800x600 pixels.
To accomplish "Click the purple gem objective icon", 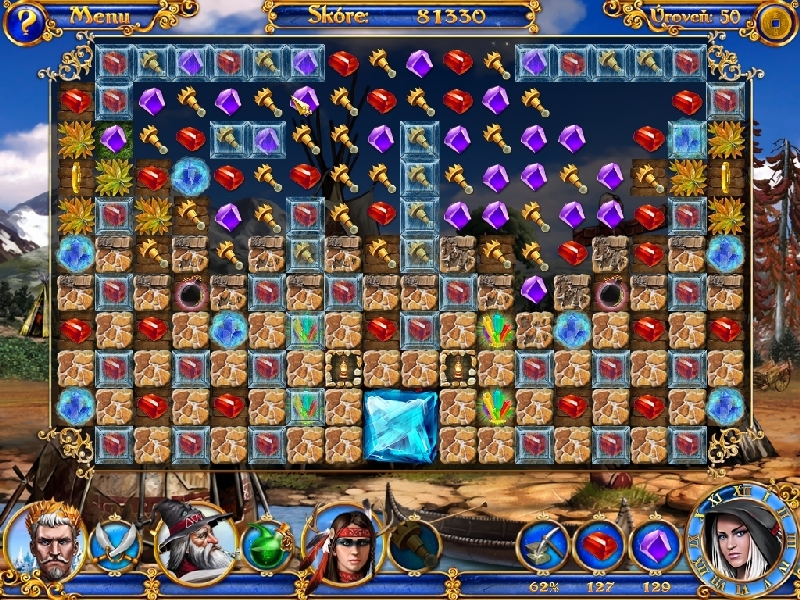I will (655, 546).
